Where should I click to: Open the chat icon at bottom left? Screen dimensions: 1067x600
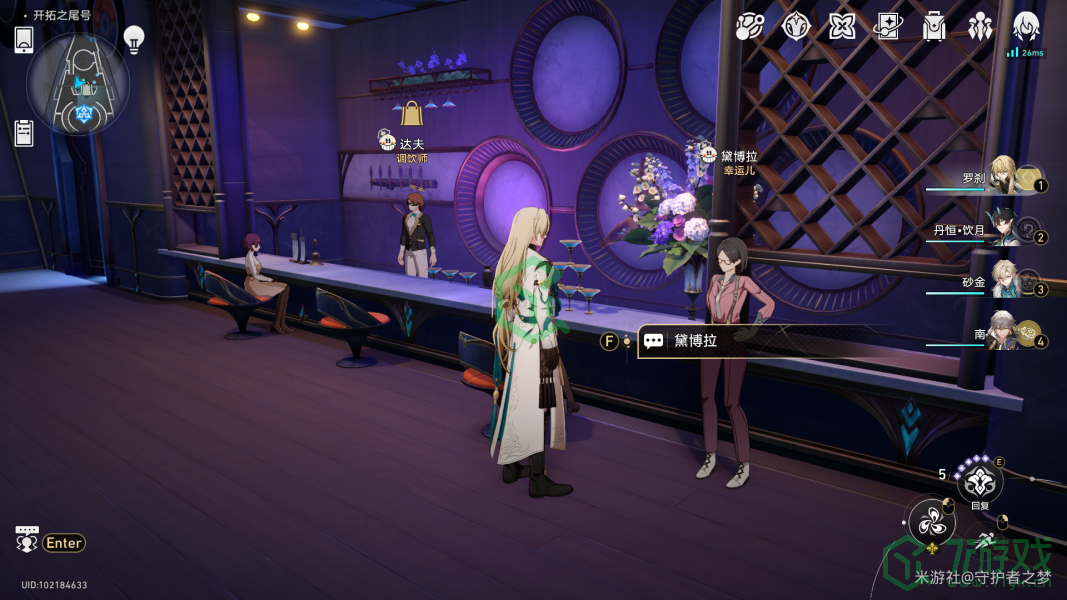point(27,540)
